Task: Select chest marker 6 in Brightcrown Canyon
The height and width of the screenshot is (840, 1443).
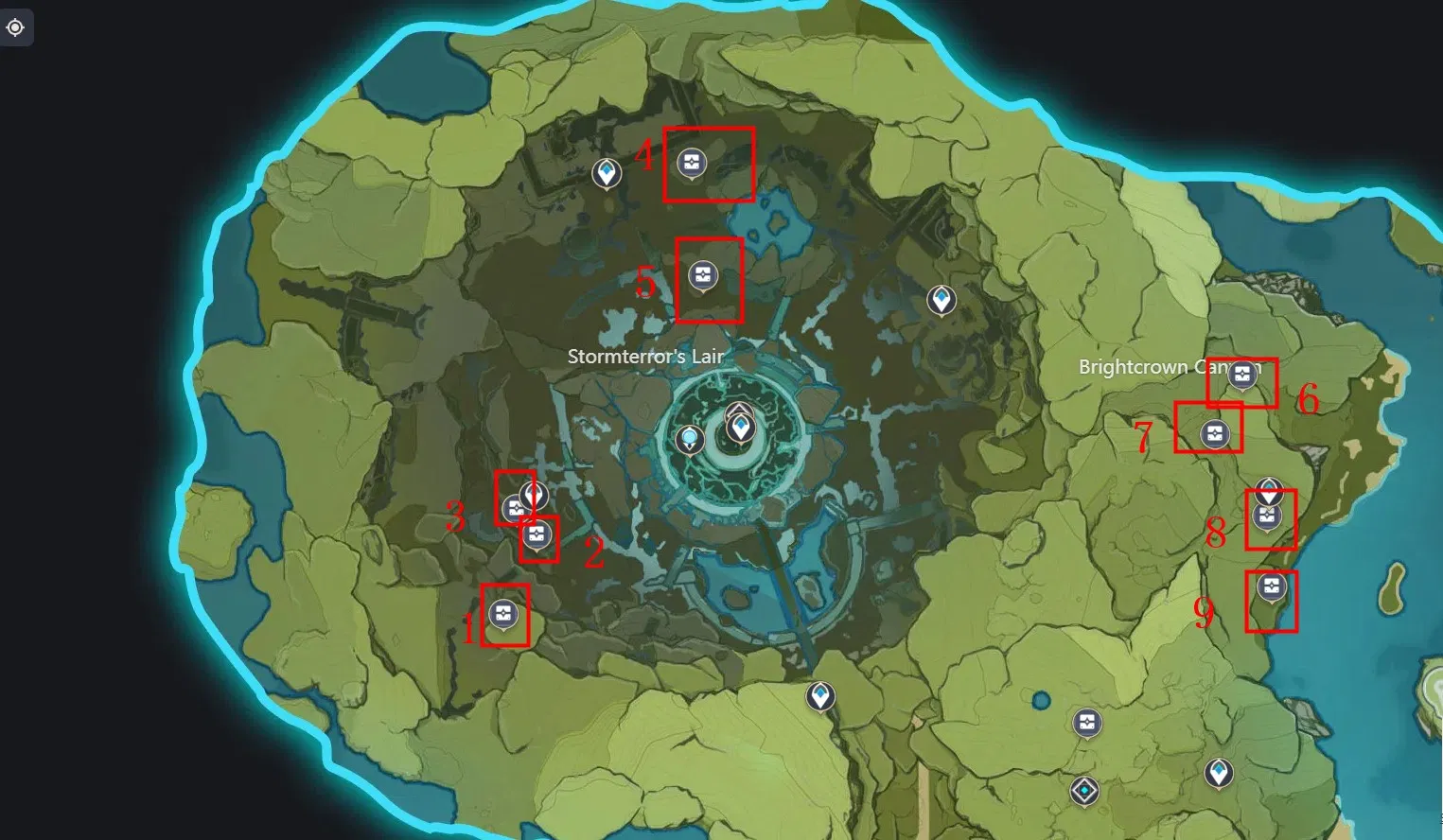Action: coord(1244,375)
